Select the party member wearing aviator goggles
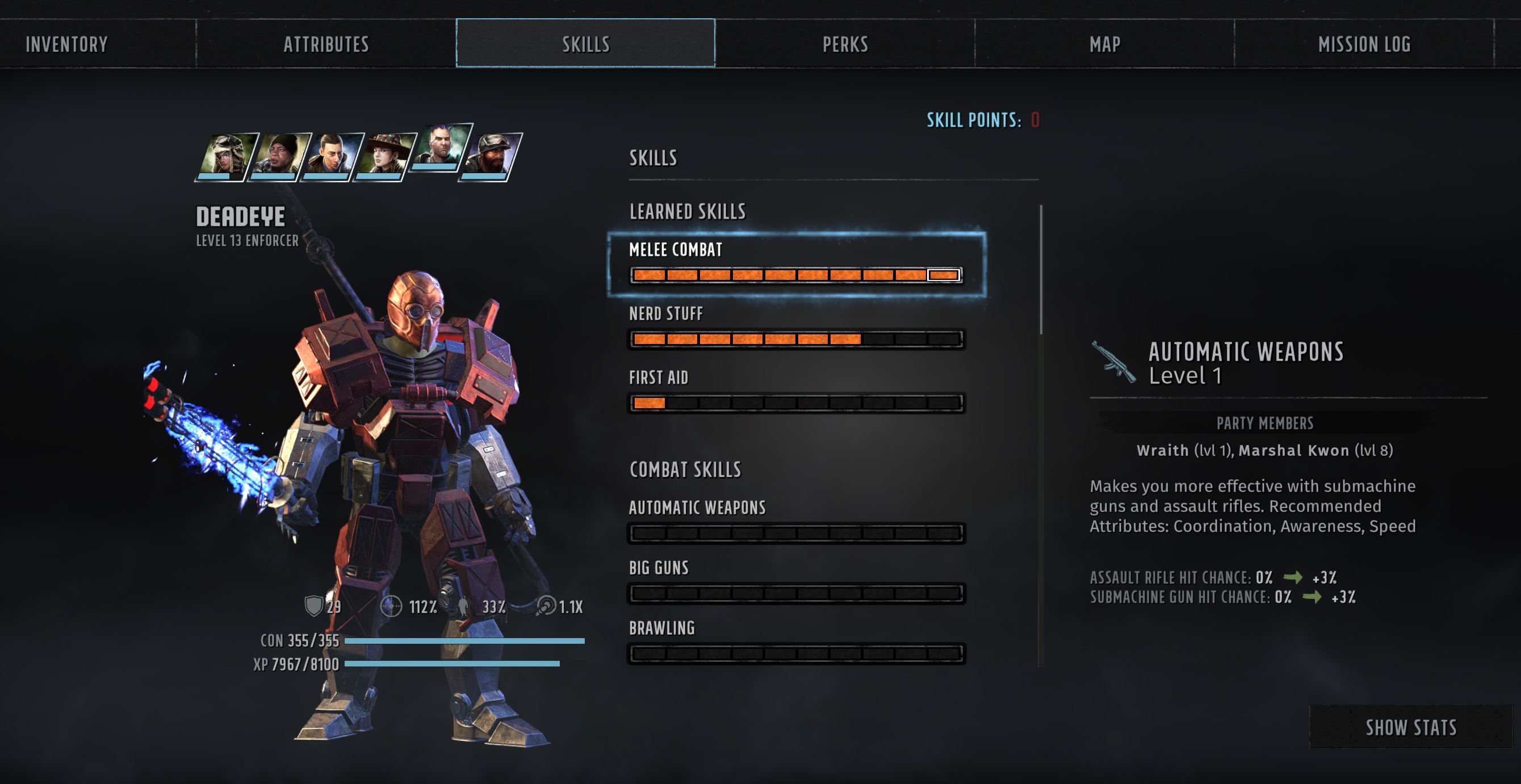Viewport: 1521px width, 784px height. (x=226, y=157)
